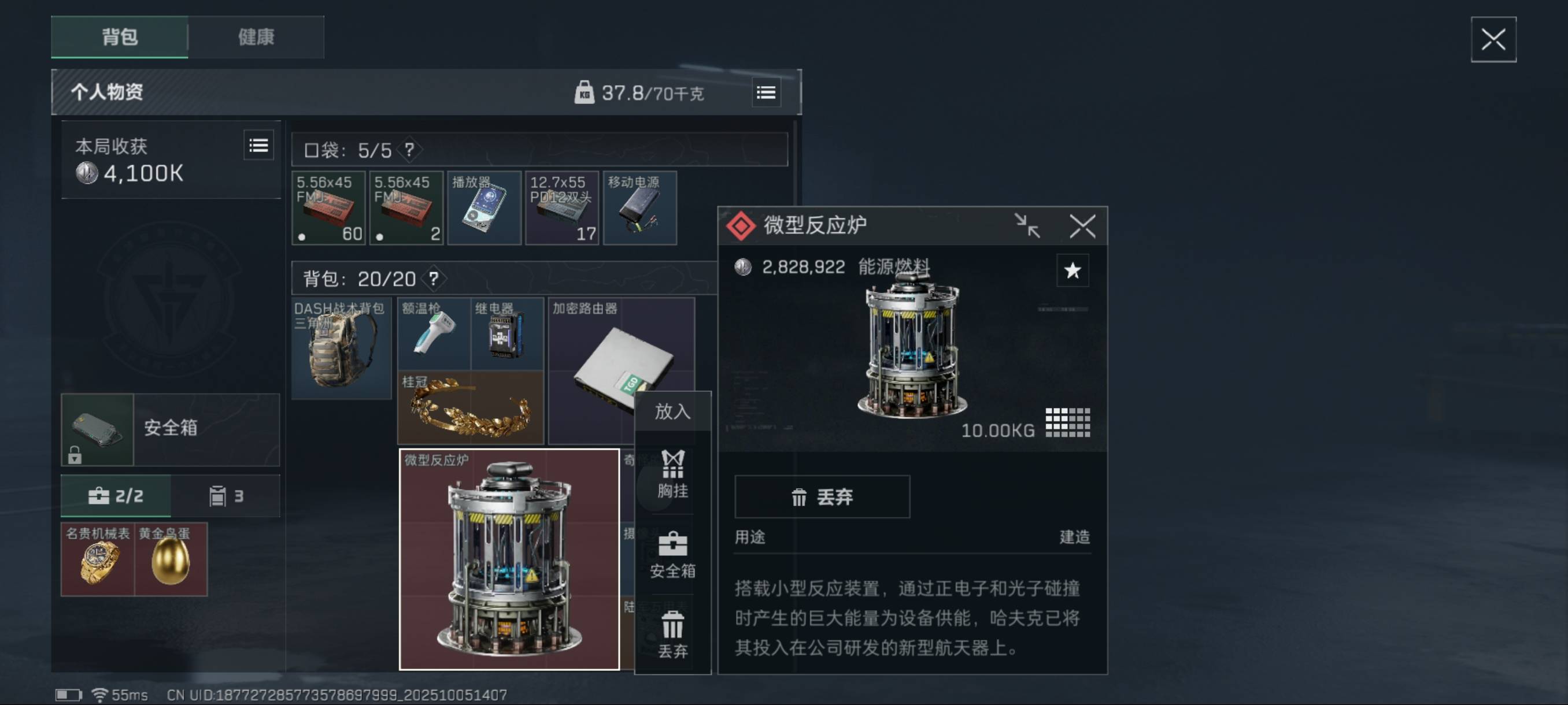Choose 丢弃 in the context menu
Viewport: 1568px width, 705px height.
click(672, 634)
